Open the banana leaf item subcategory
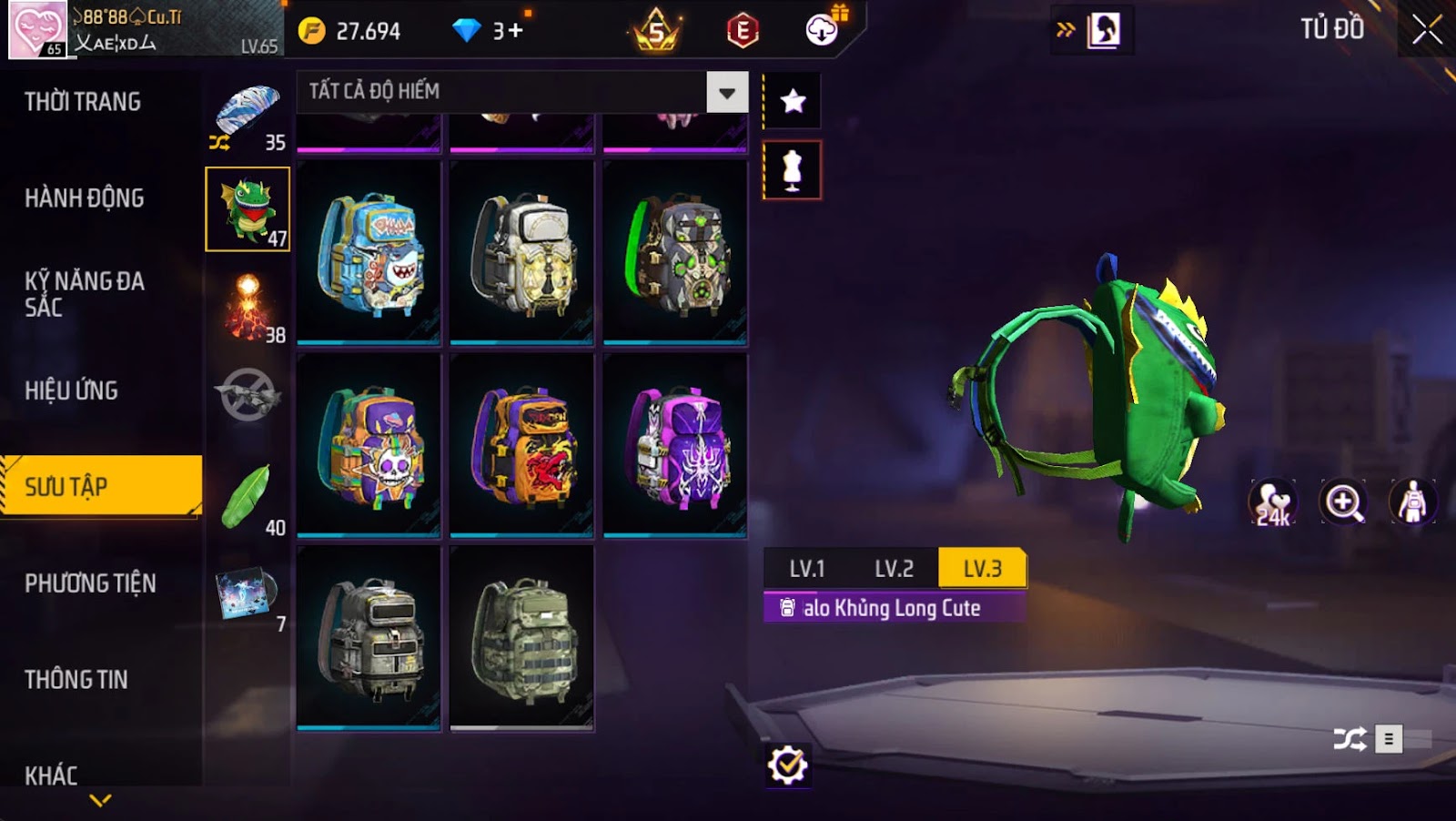This screenshot has height=821, width=1456. (248, 499)
